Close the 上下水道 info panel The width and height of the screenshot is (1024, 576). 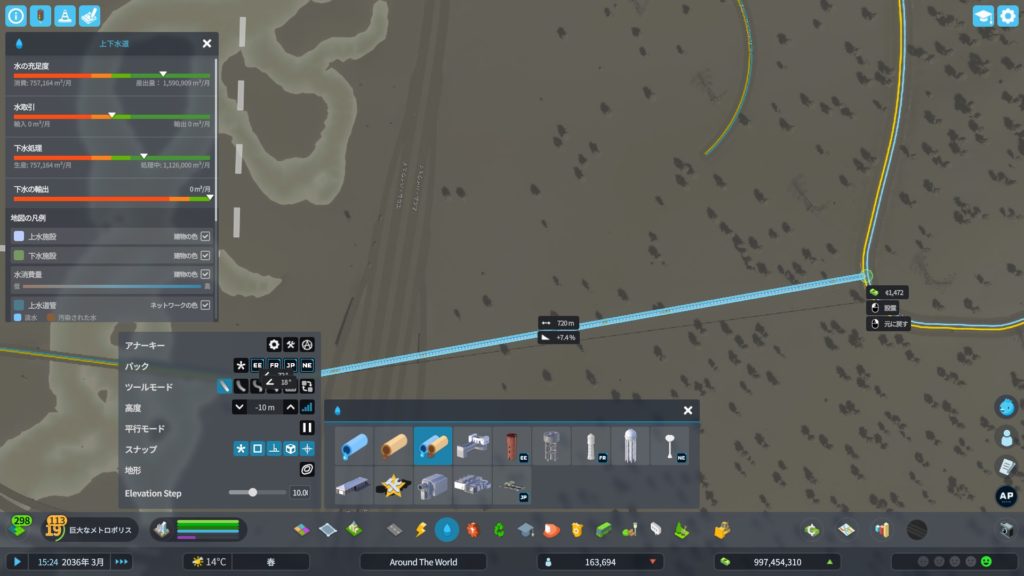tap(207, 44)
